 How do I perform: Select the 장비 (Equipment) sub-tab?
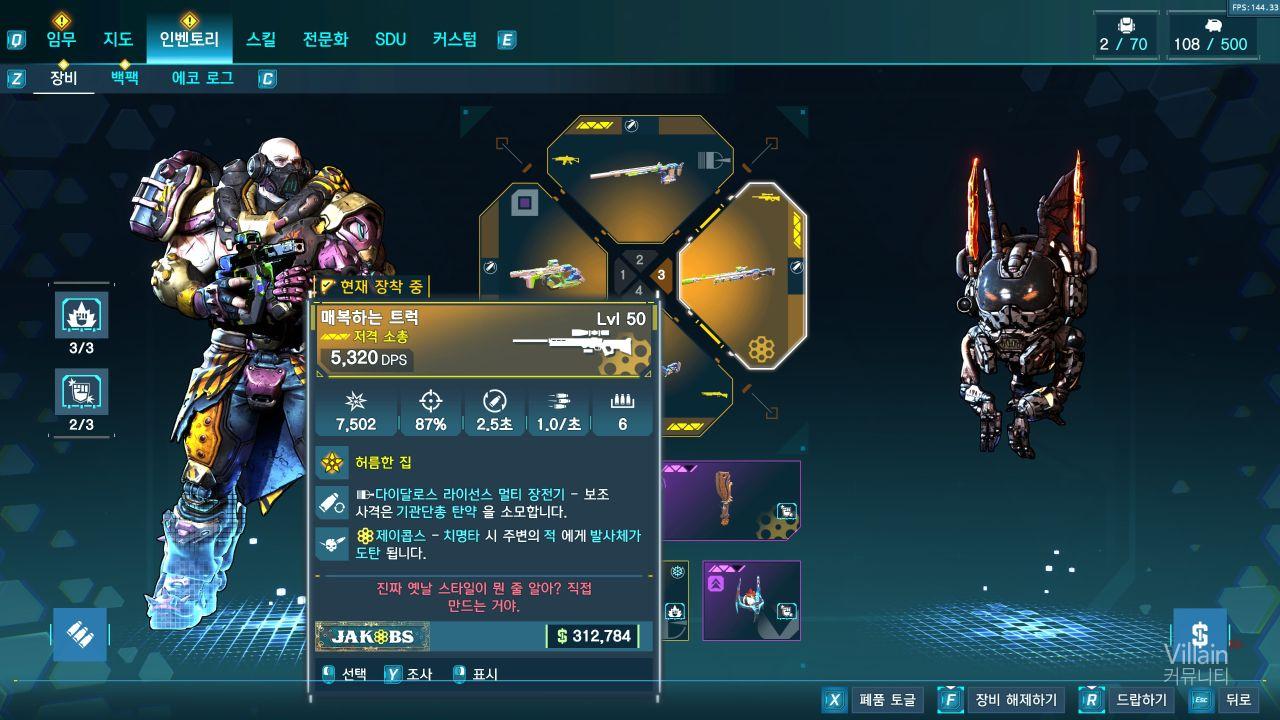pyautogui.click(x=63, y=78)
